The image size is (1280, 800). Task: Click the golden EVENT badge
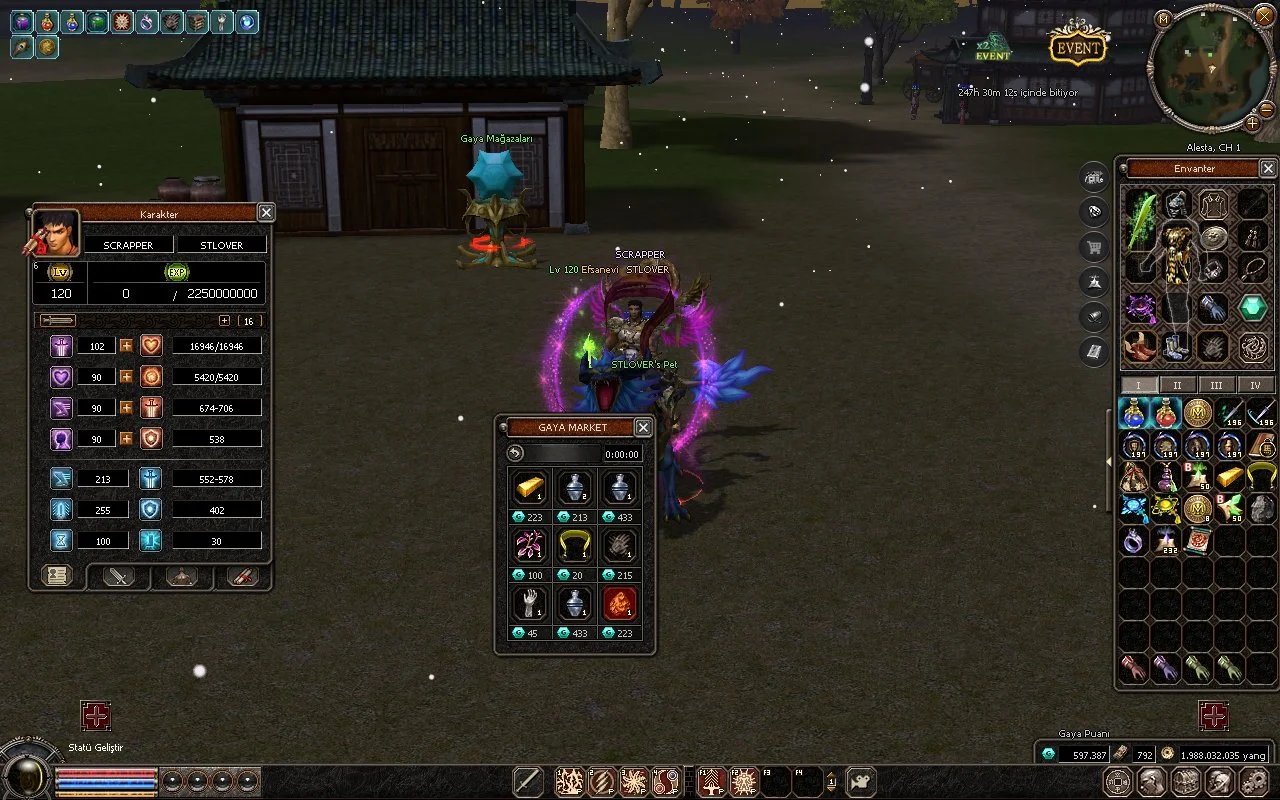[1078, 47]
